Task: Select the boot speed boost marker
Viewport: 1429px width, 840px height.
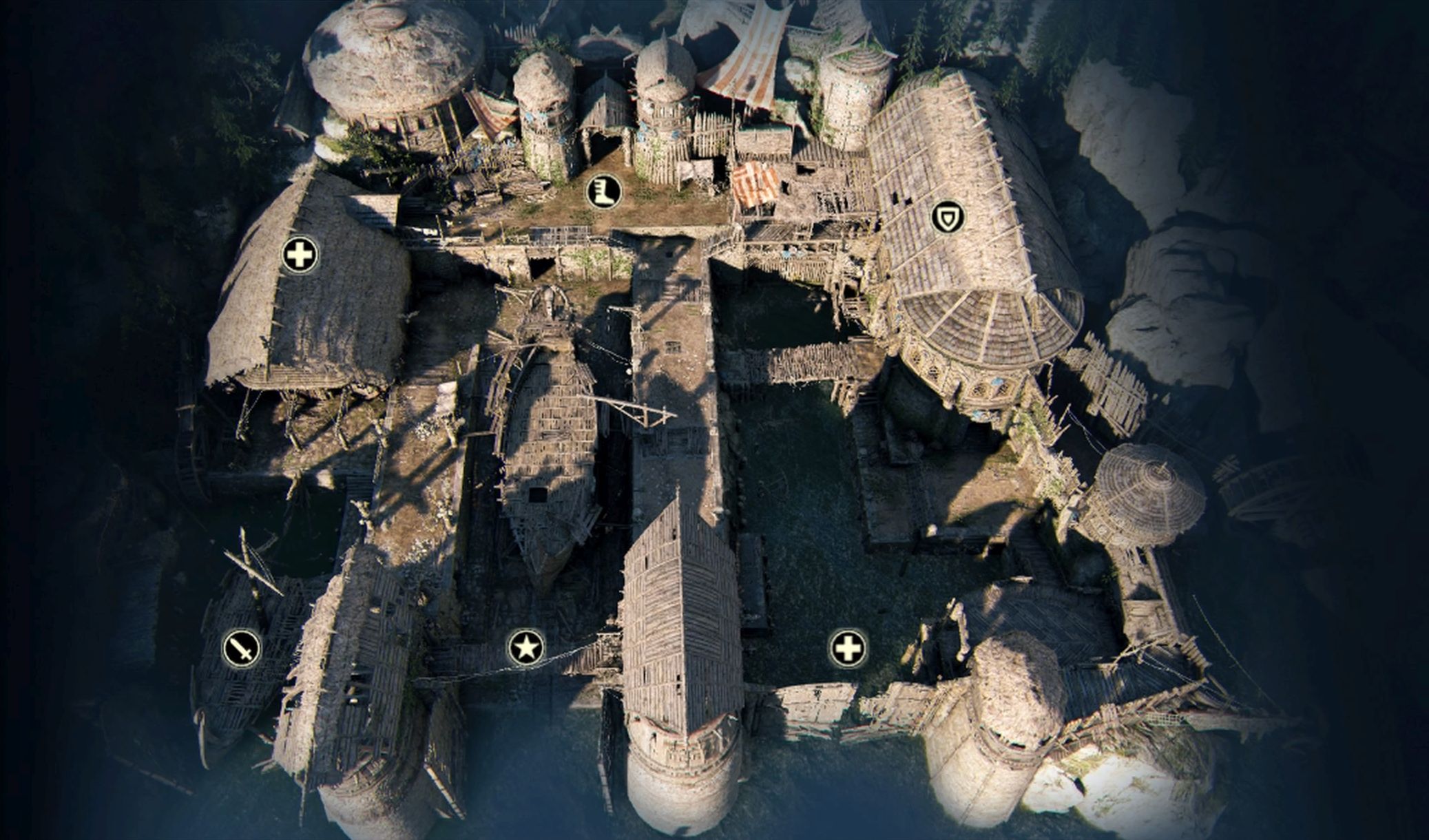Action: [604, 191]
